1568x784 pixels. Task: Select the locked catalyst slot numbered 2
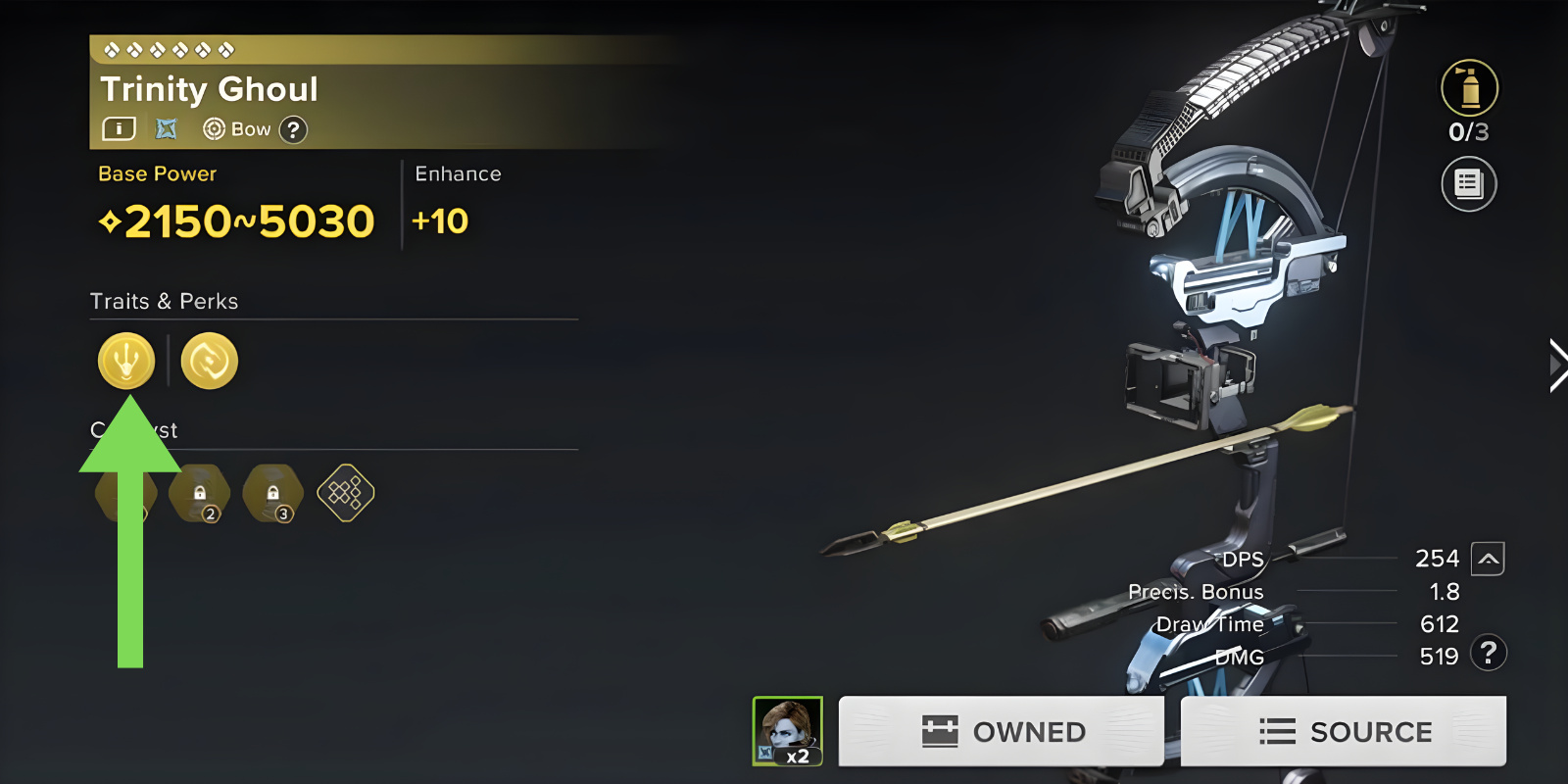click(200, 493)
